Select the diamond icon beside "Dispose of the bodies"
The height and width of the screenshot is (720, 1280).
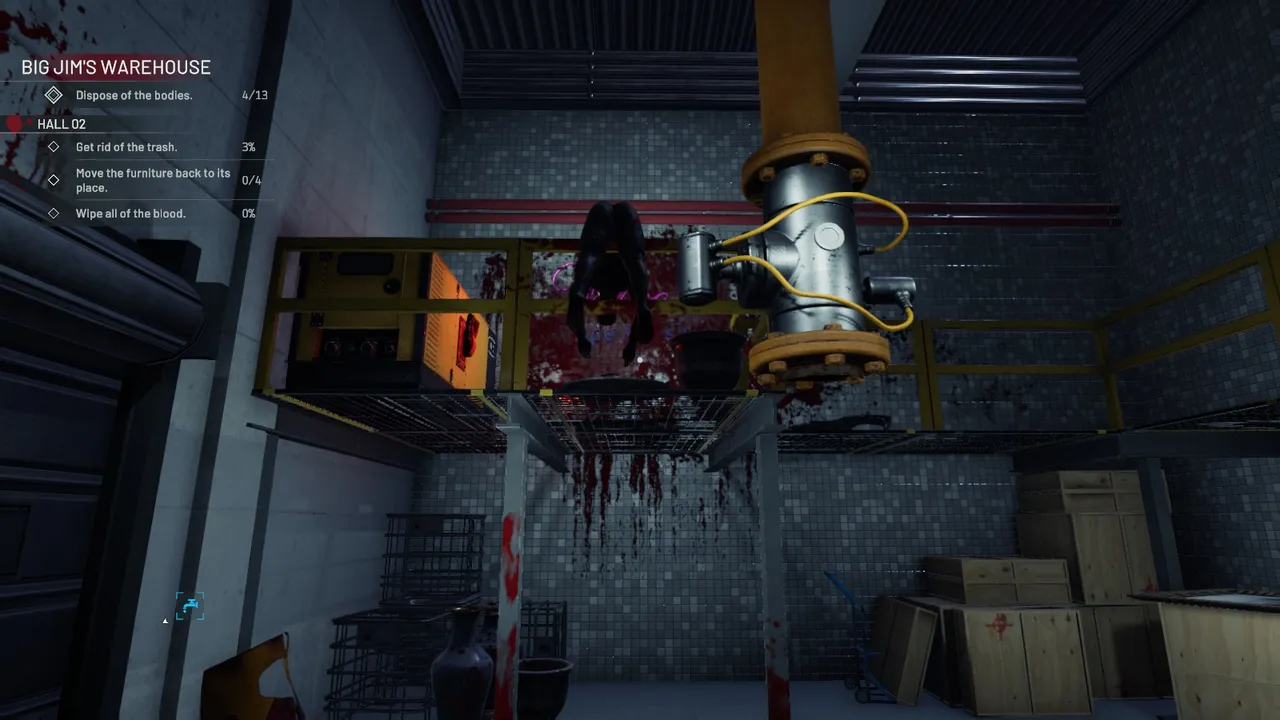click(x=54, y=93)
